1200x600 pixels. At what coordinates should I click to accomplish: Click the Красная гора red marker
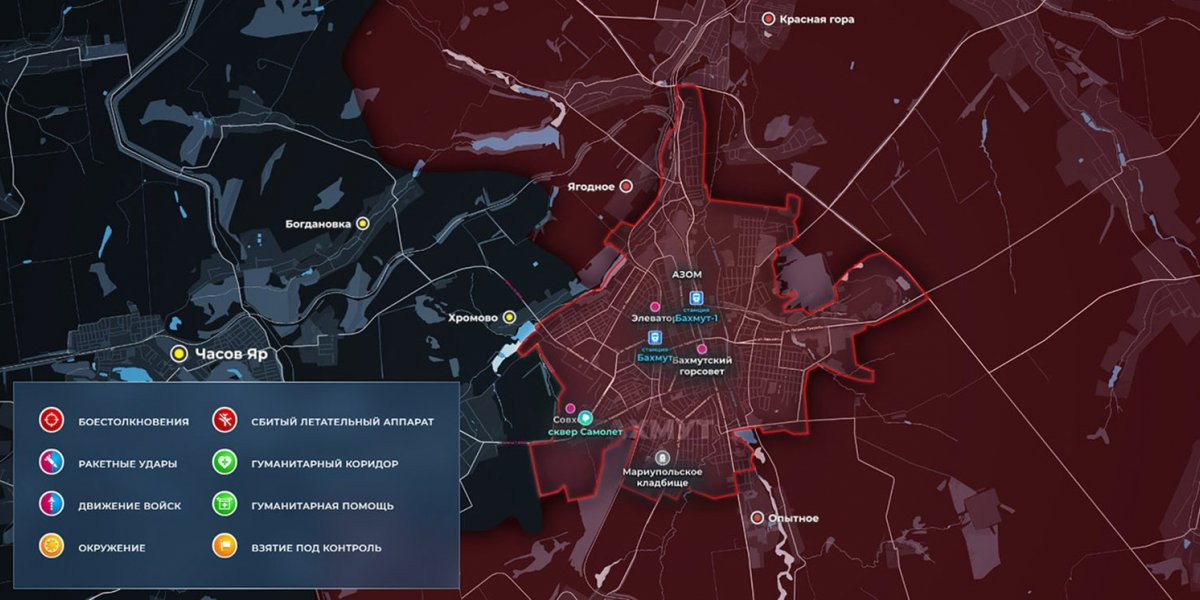[769, 19]
